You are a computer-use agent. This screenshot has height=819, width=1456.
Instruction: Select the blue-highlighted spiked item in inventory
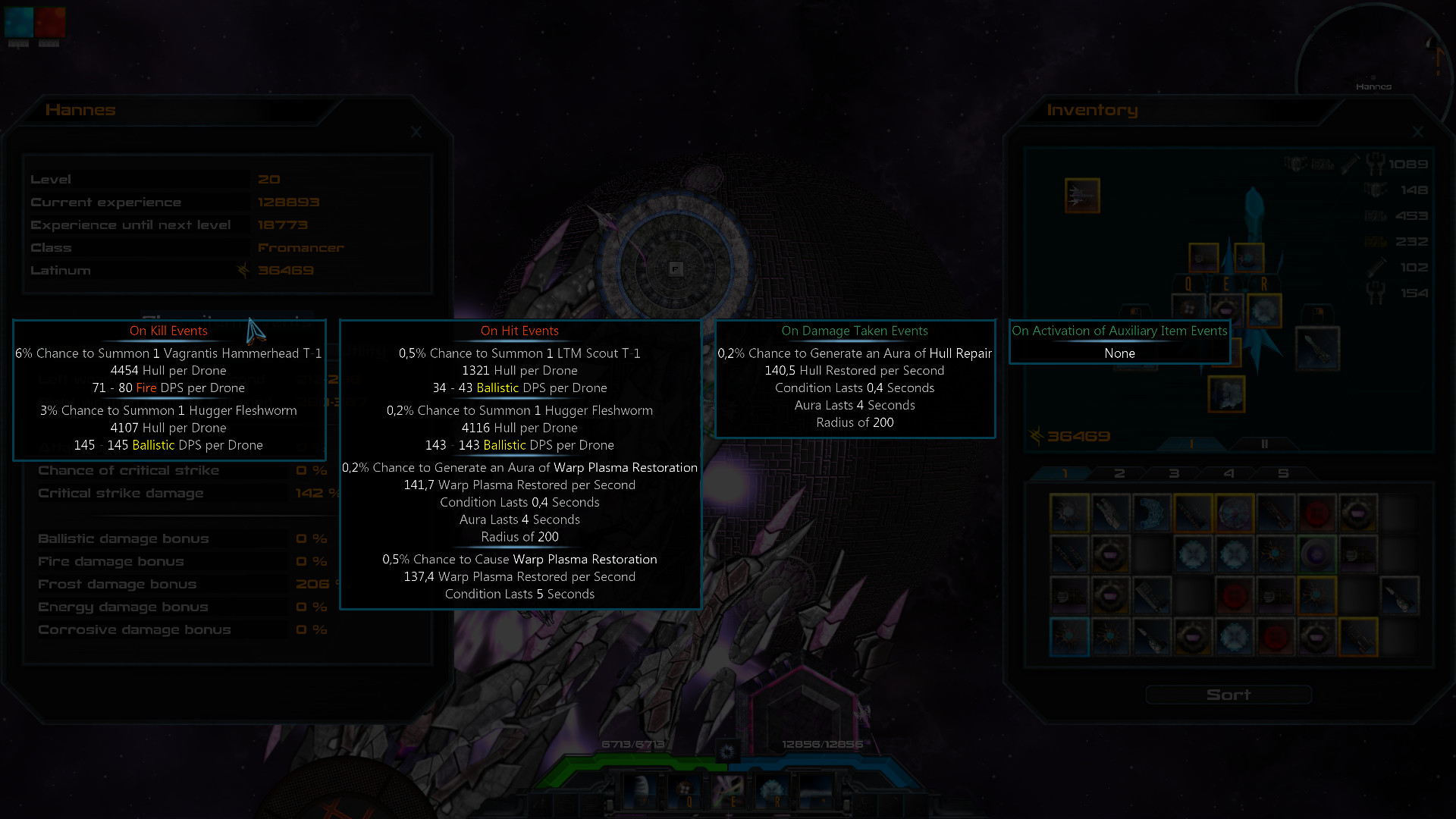pos(1070,637)
